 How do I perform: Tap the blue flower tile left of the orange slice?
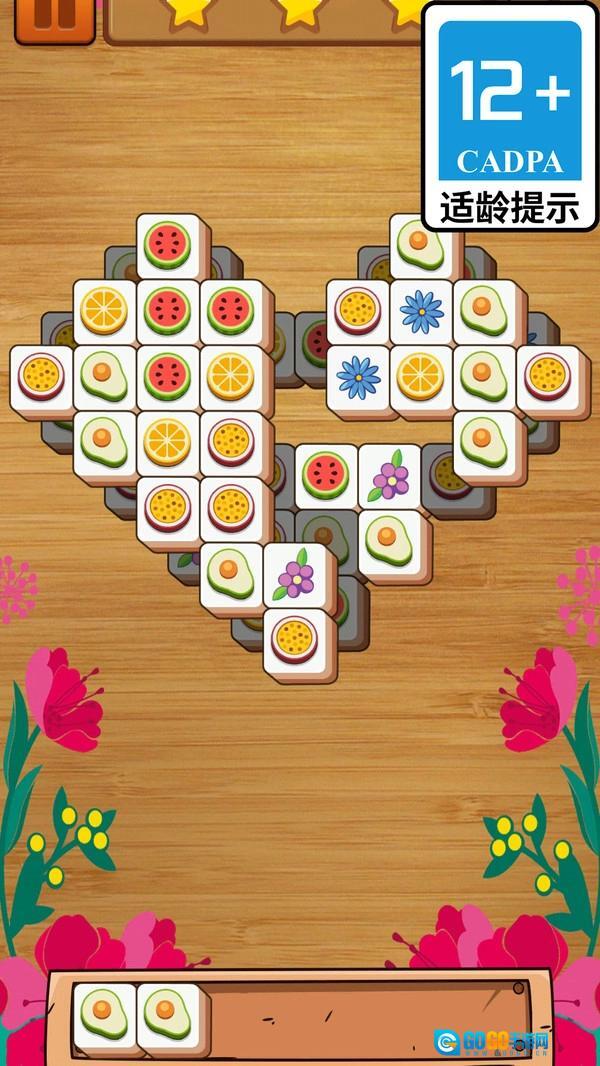pyautogui.click(x=357, y=376)
